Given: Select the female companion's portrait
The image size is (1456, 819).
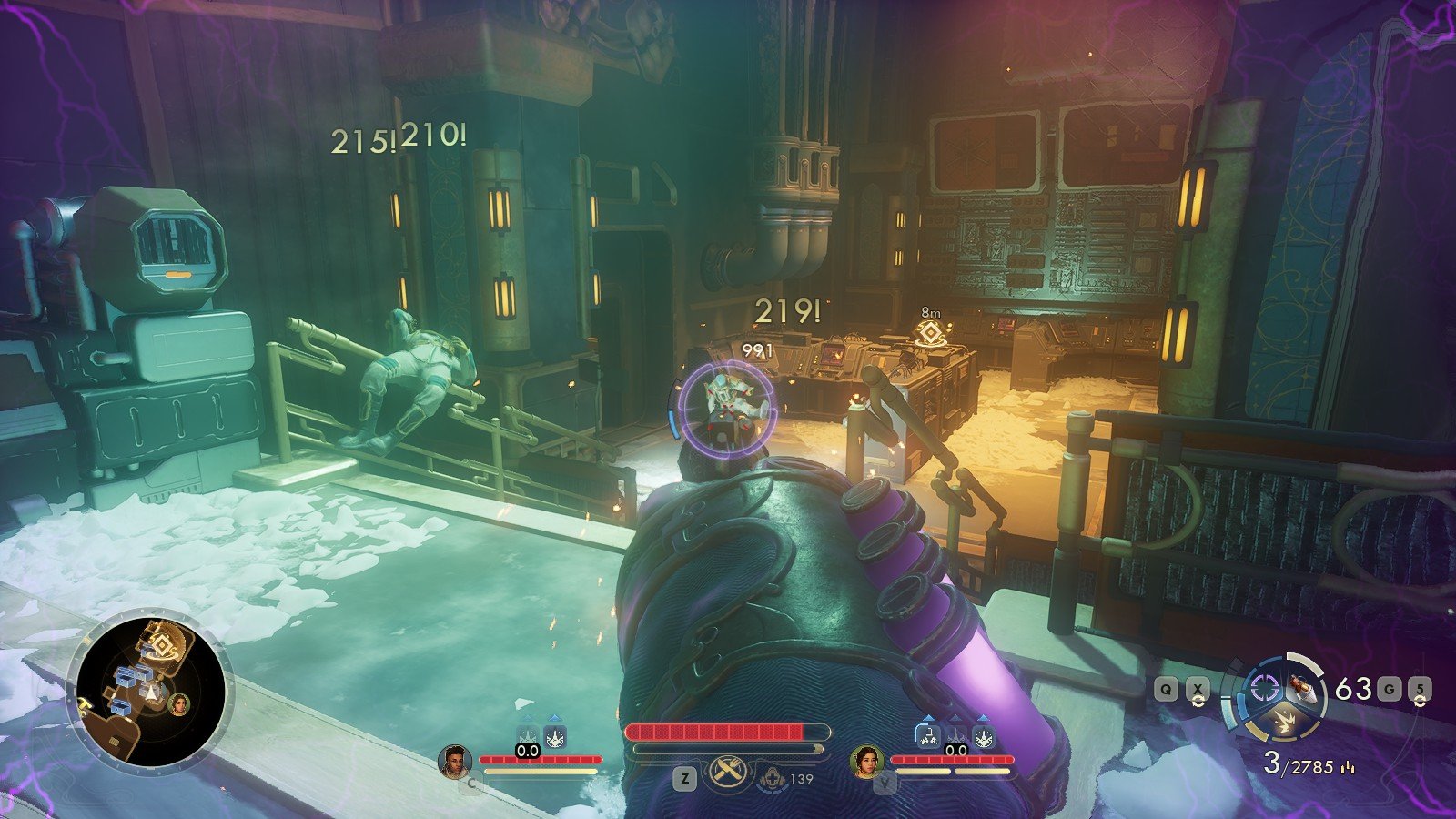Looking at the screenshot, I should [865, 762].
